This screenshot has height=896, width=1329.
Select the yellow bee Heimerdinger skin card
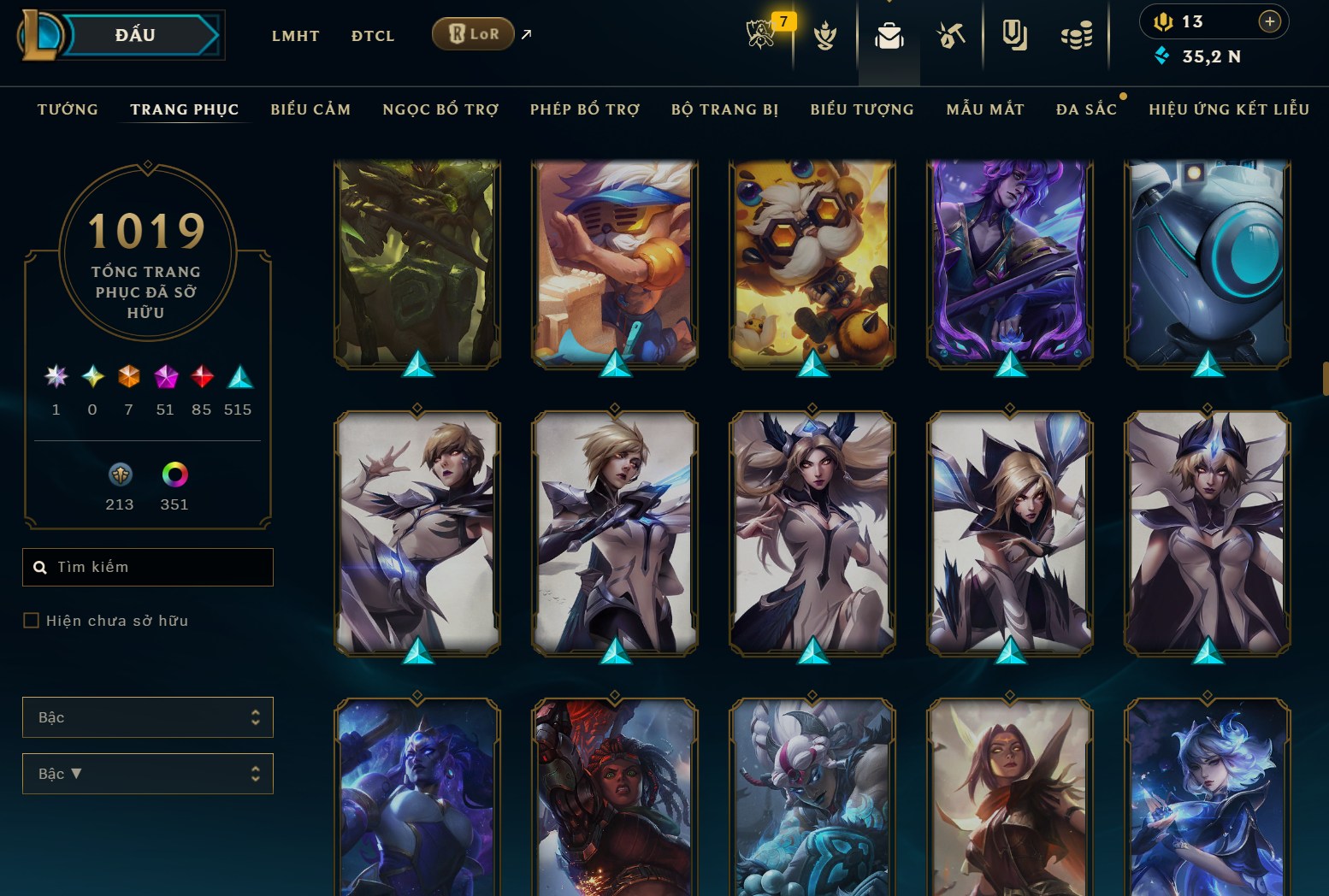tap(812, 263)
